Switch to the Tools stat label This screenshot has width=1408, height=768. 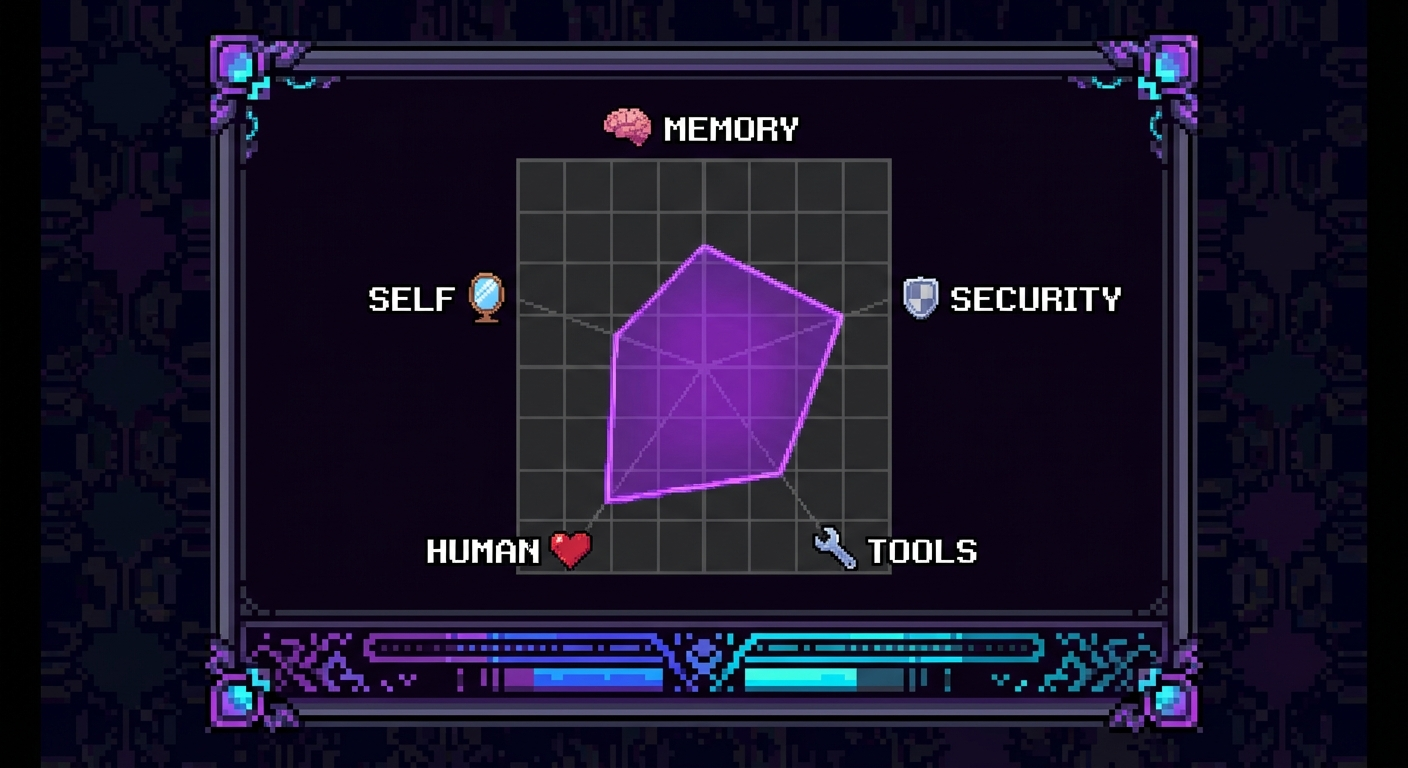pyautogui.click(x=923, y=550)
